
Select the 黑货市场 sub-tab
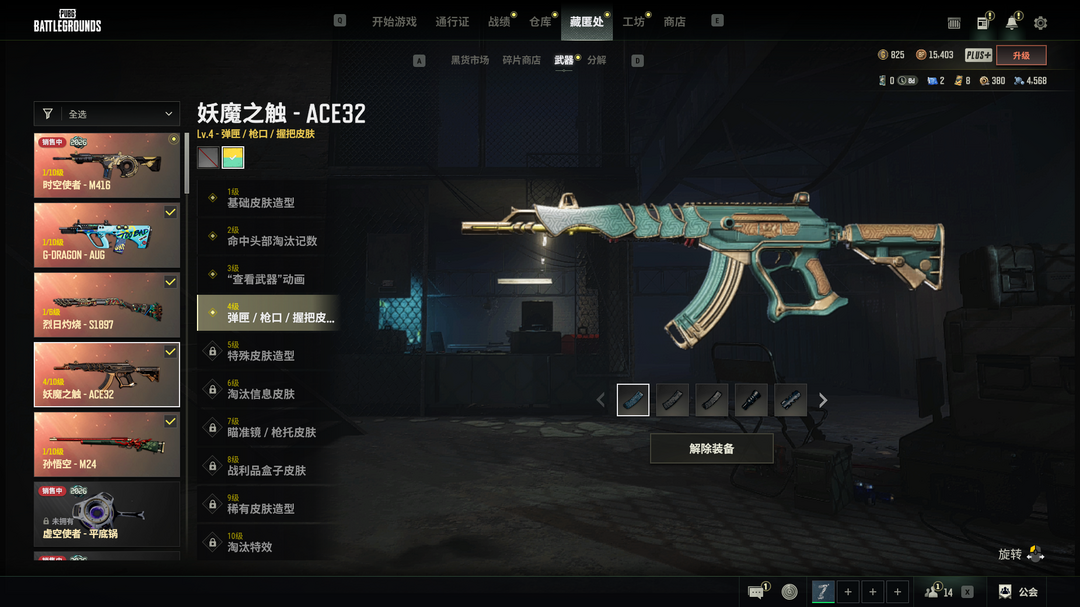pos(470,60)
